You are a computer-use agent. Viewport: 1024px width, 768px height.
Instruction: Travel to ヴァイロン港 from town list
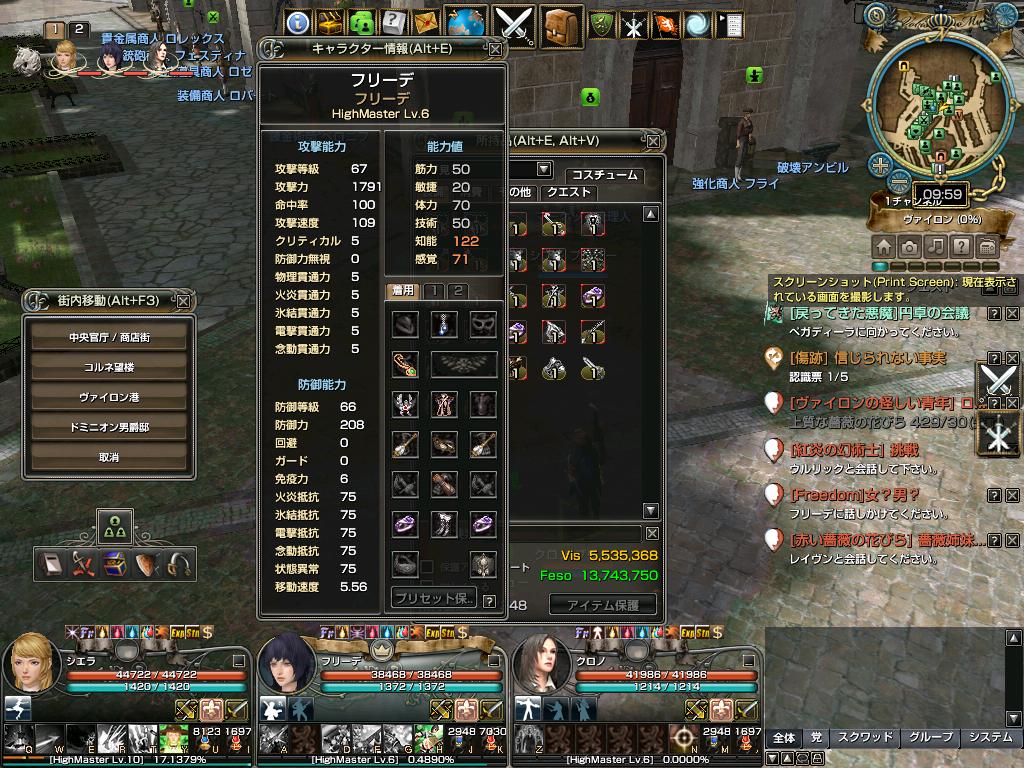tap(109, 397)
